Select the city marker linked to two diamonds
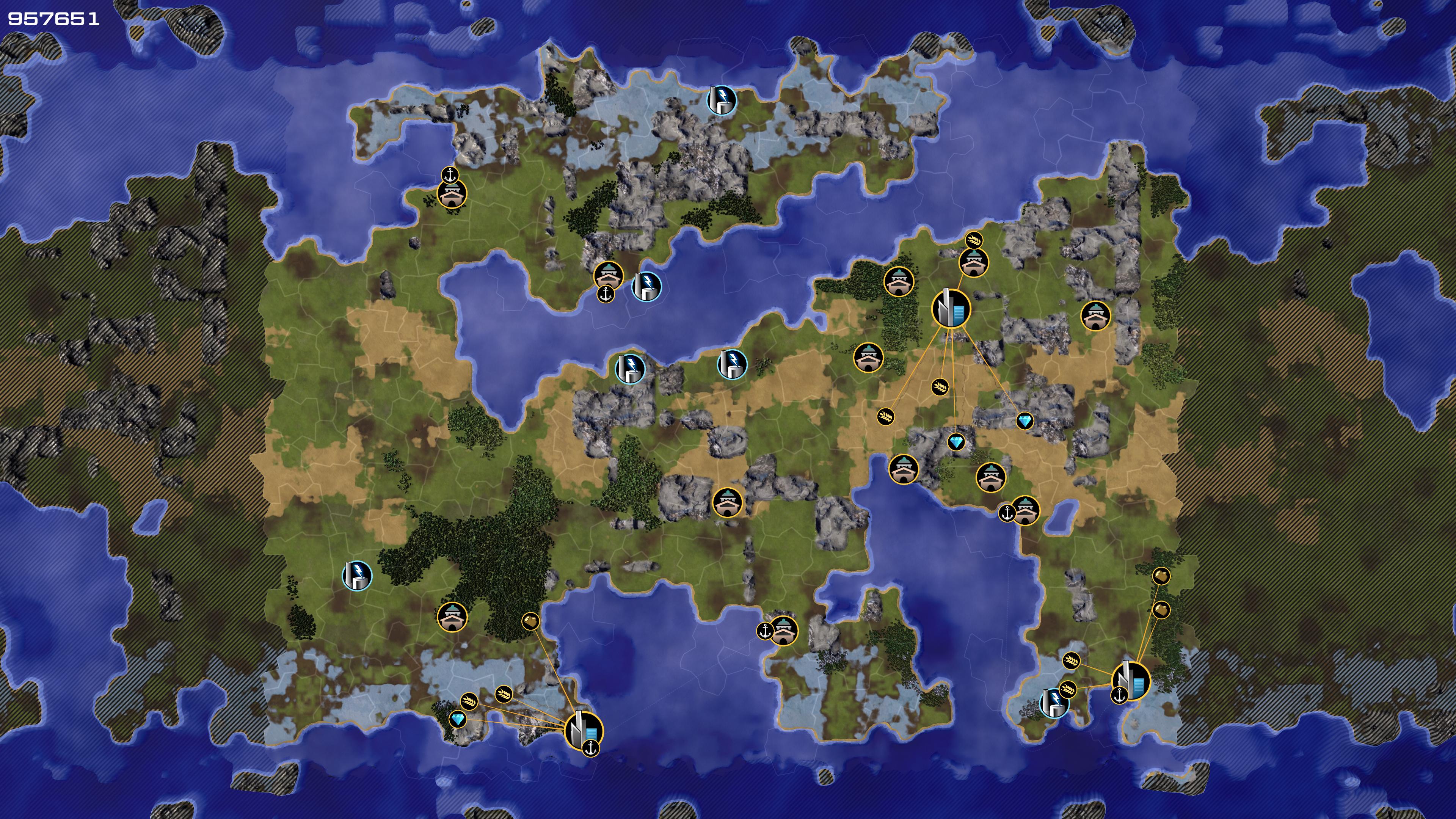The width and height of the screenshot is (1456, 819). (x=951, y=308)
